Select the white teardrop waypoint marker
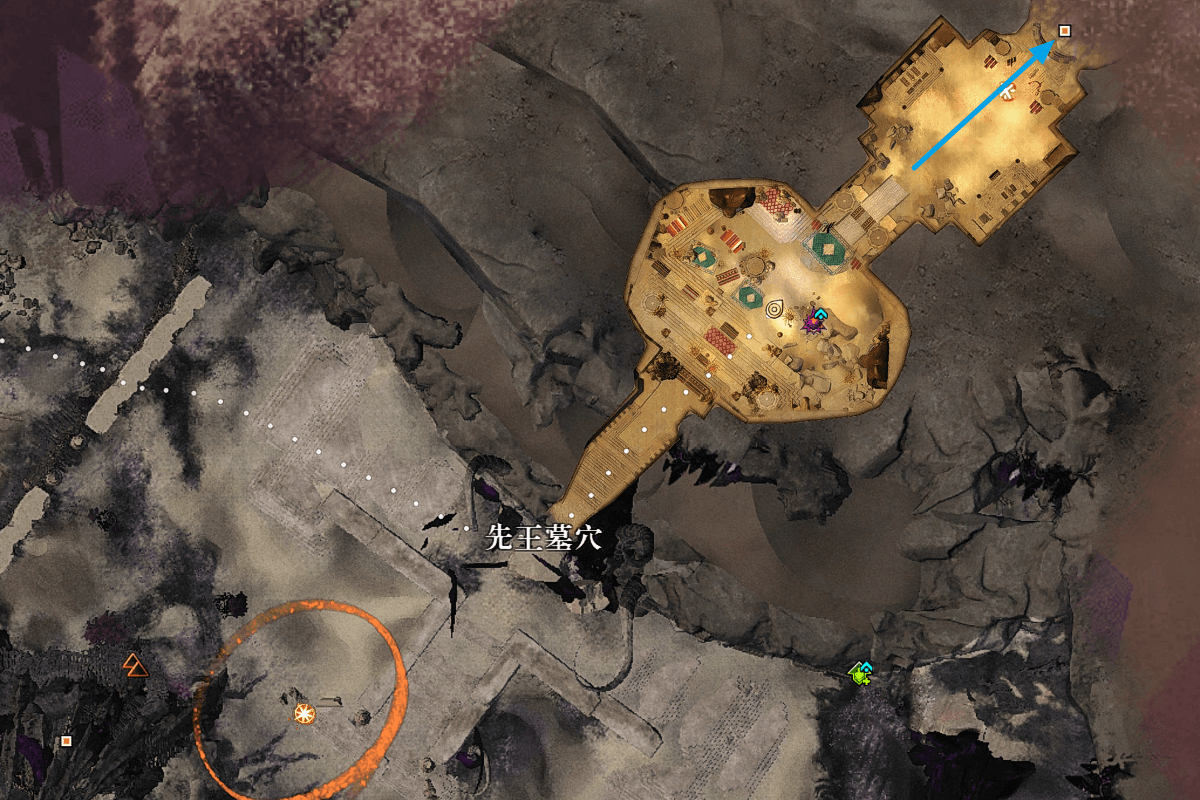Screen dimensions: 1200x800 (x=774, y=310)
